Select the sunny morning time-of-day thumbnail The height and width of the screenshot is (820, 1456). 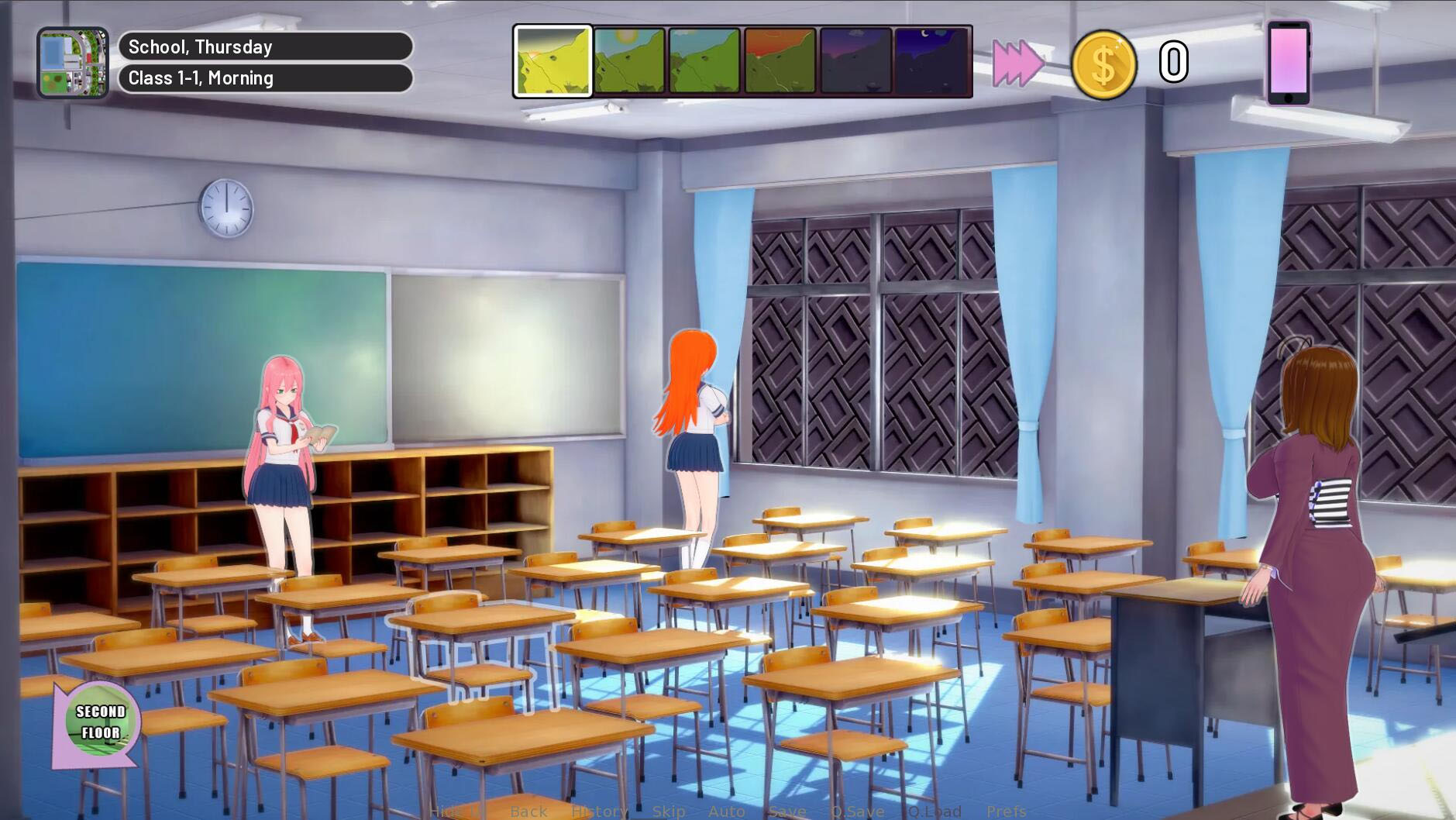point(629,62)
